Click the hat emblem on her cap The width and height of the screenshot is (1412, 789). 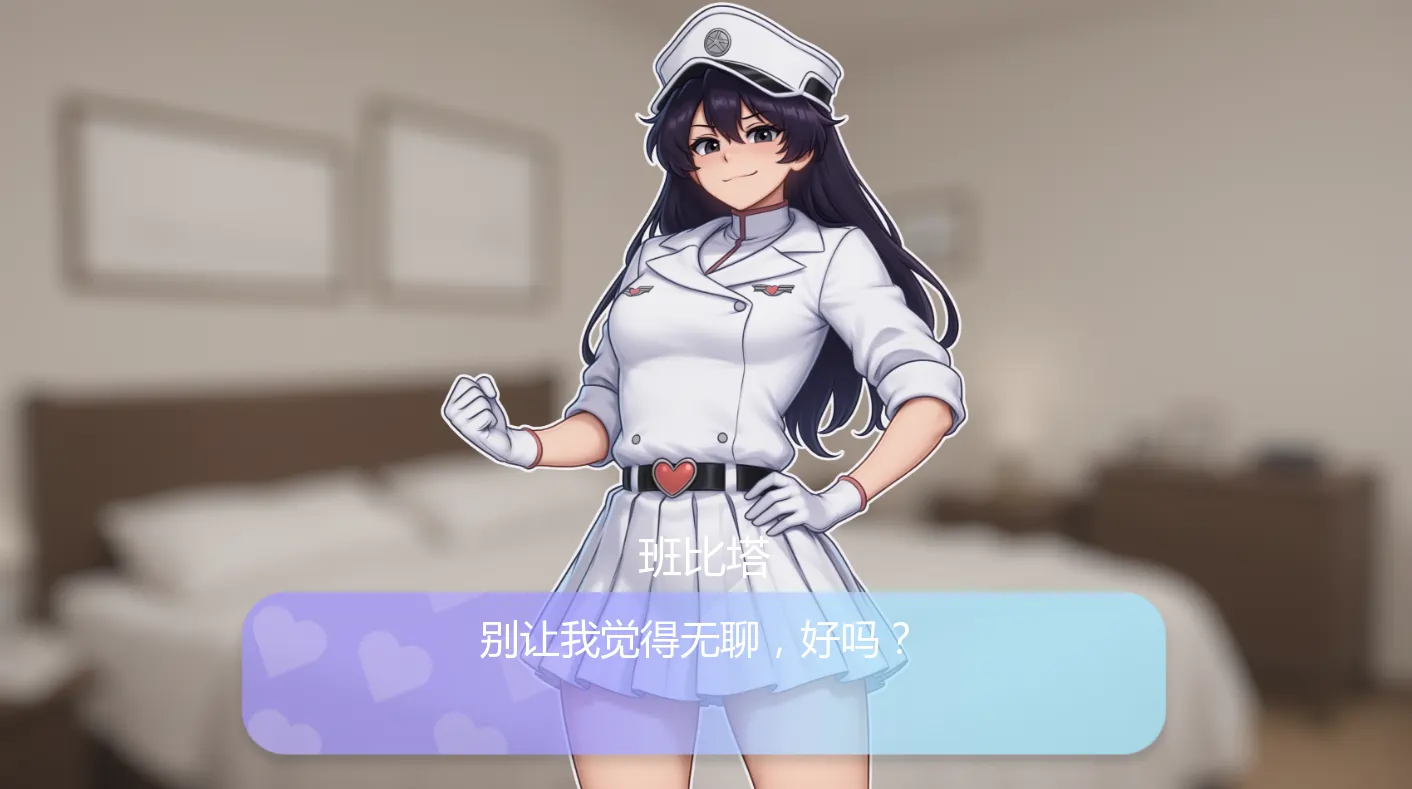click(715, 42)
